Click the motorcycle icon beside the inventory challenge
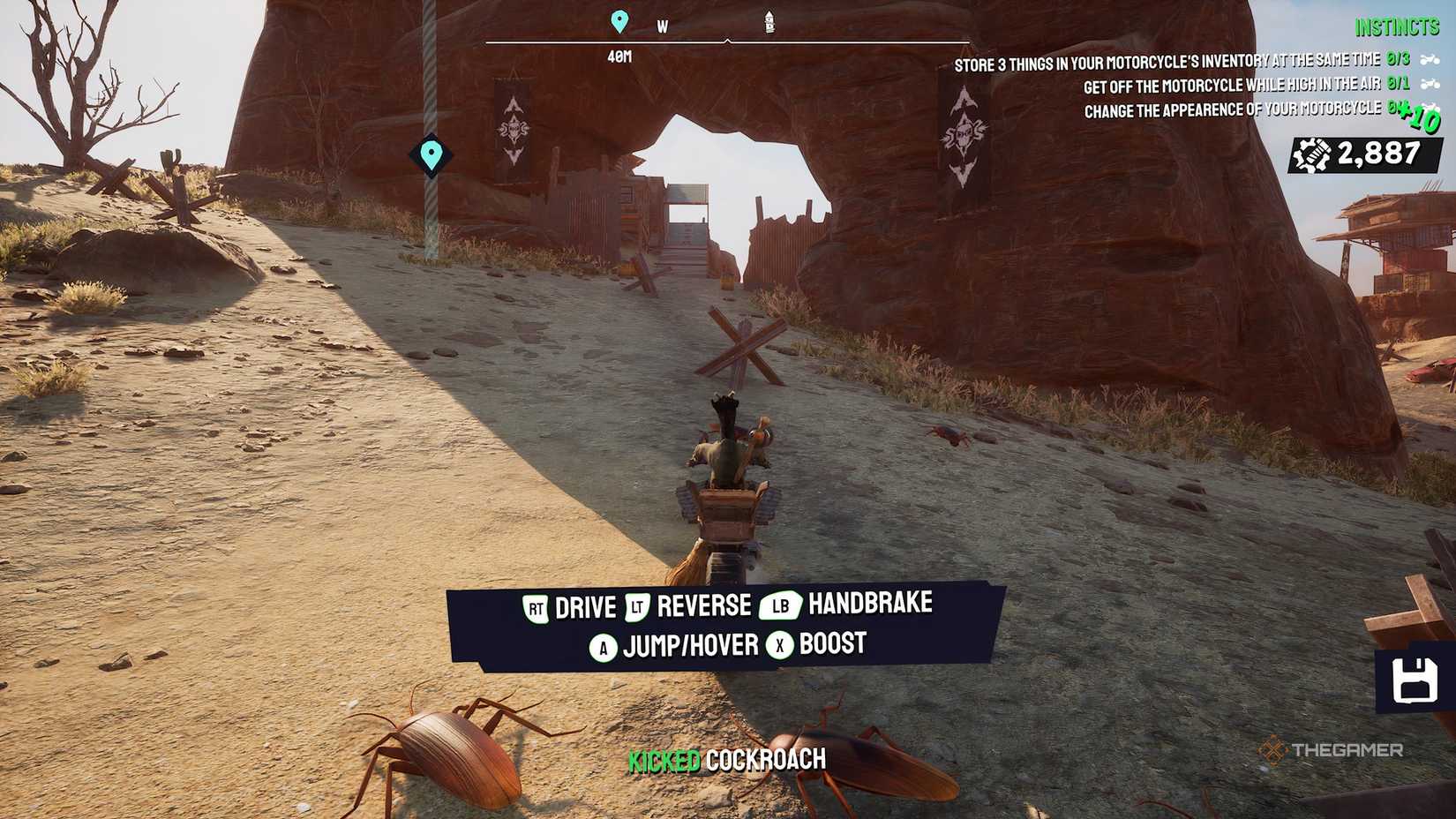The width and height of the screenshot is (1456, 819). click(x=1430, y=59)
